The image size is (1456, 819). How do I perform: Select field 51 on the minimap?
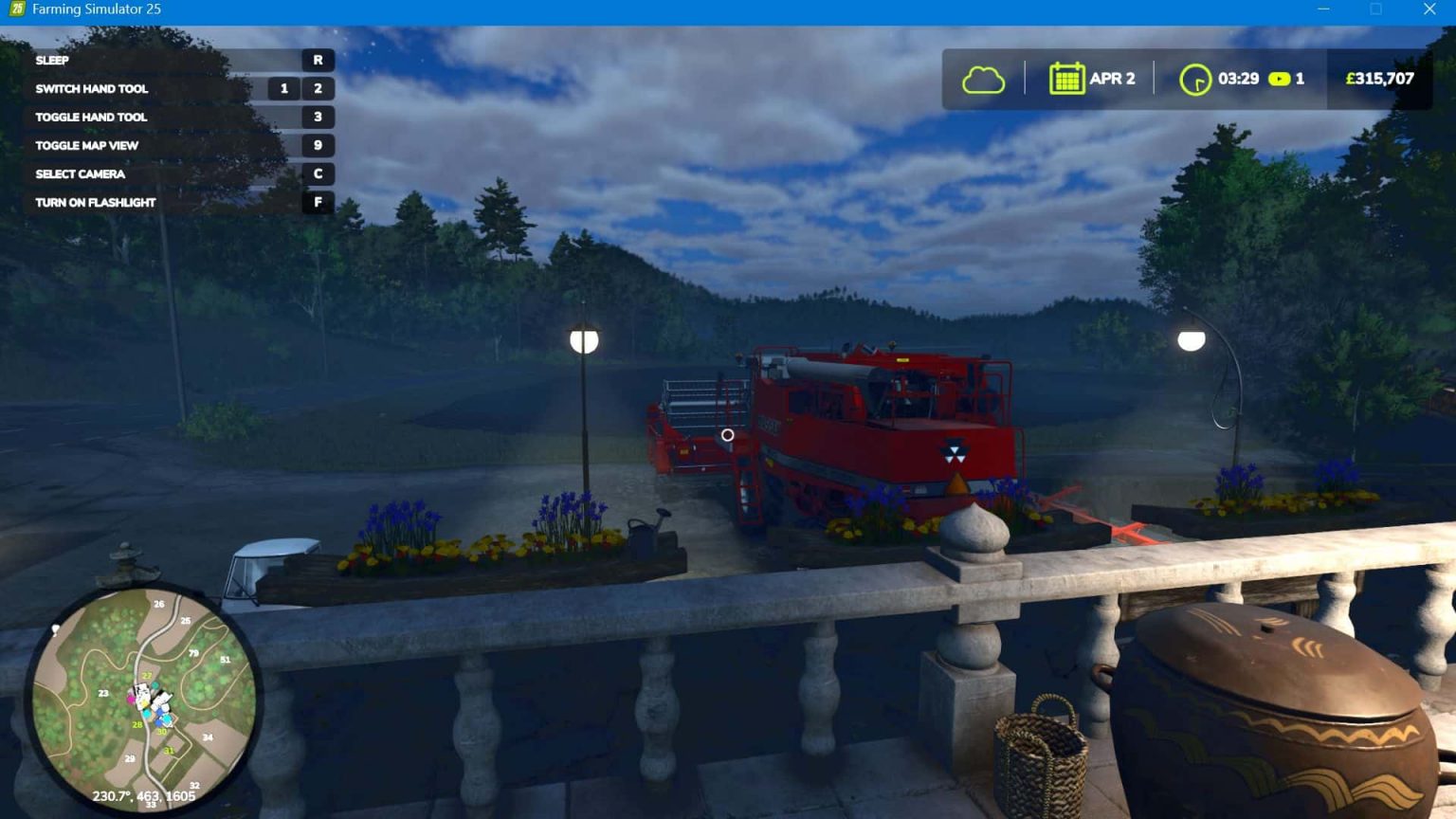(x=226, y=658)
